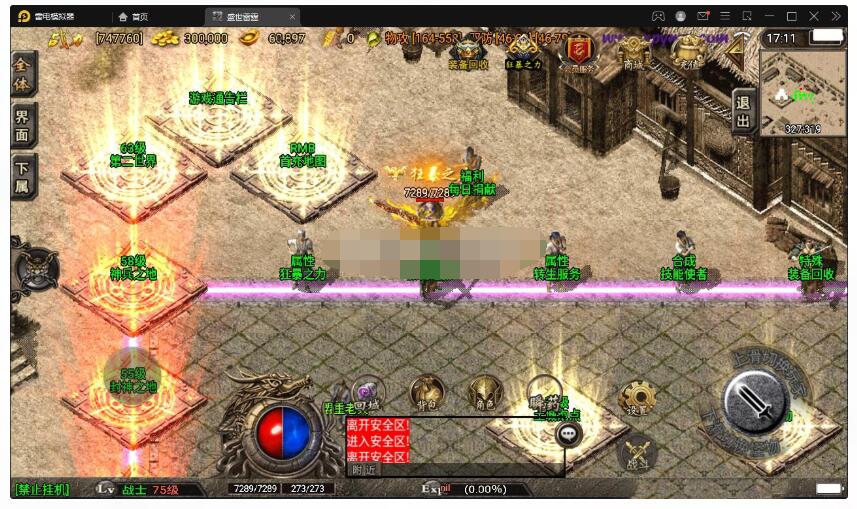
Task: Open the 角色 character panel
Action: tap(485, 393)
